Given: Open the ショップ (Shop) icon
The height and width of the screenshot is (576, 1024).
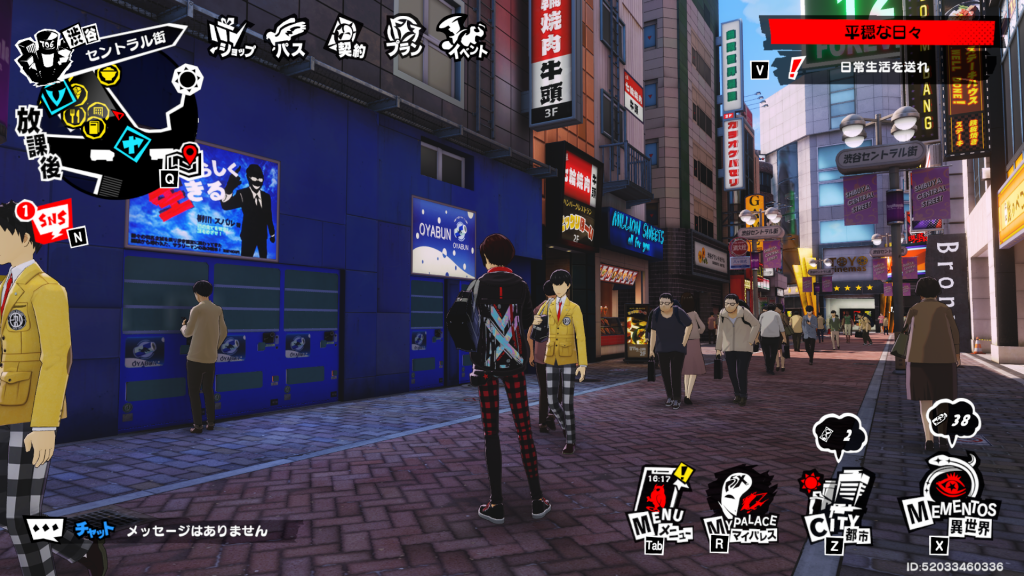Looking at the screenshot, I should coord(232,38).
